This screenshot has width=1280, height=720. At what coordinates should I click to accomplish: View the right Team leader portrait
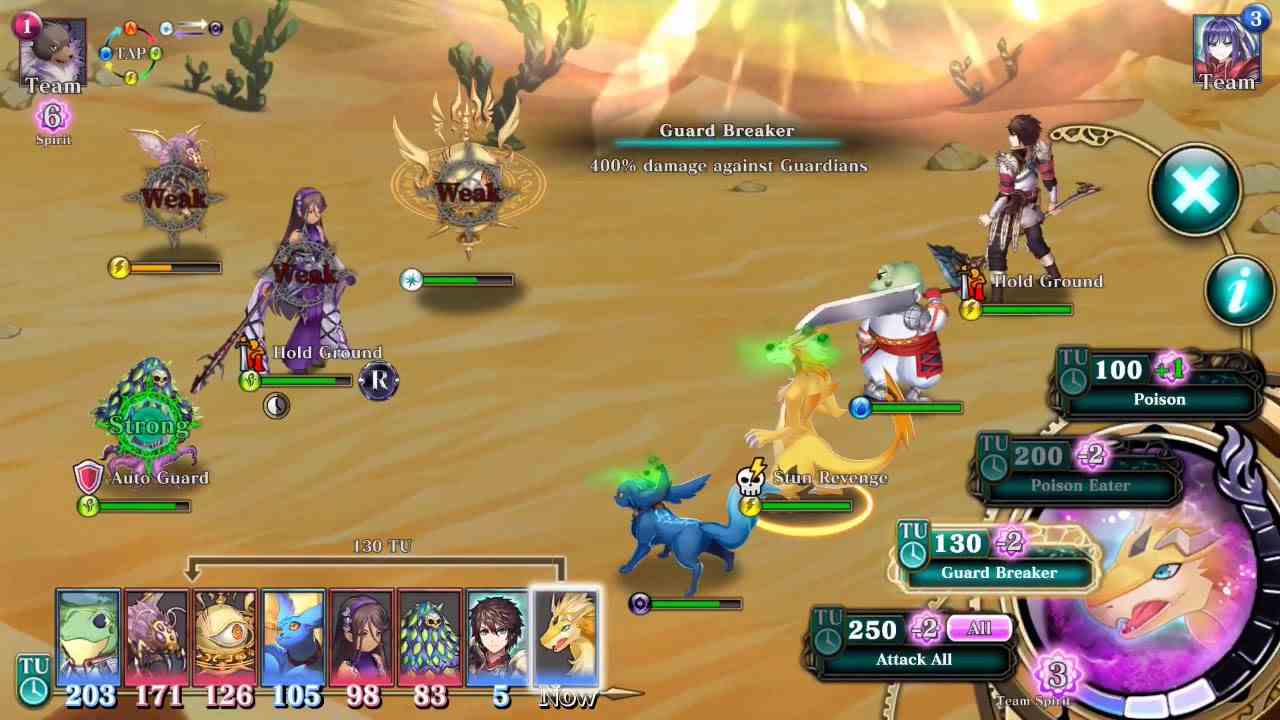click(x=1227, y=47)
